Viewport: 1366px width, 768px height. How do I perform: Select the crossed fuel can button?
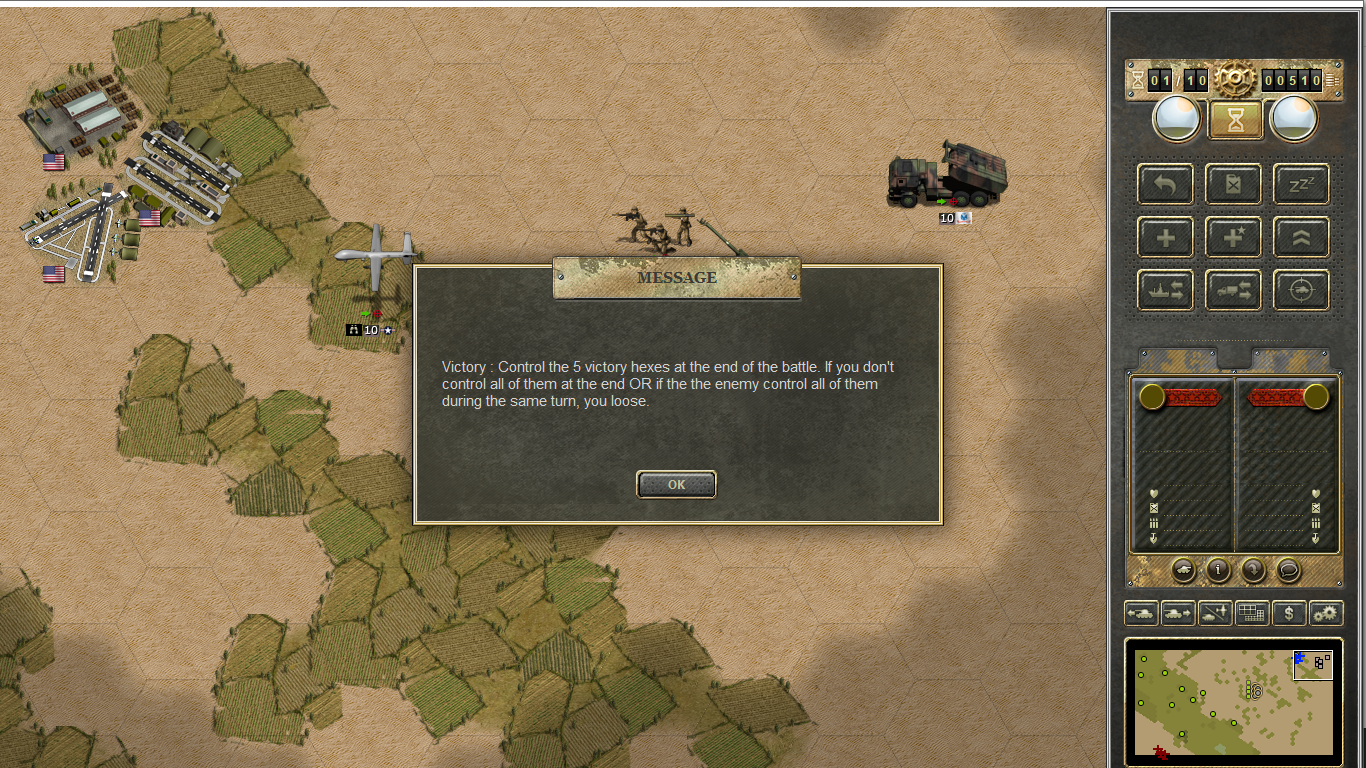(x=1233, y=184)
